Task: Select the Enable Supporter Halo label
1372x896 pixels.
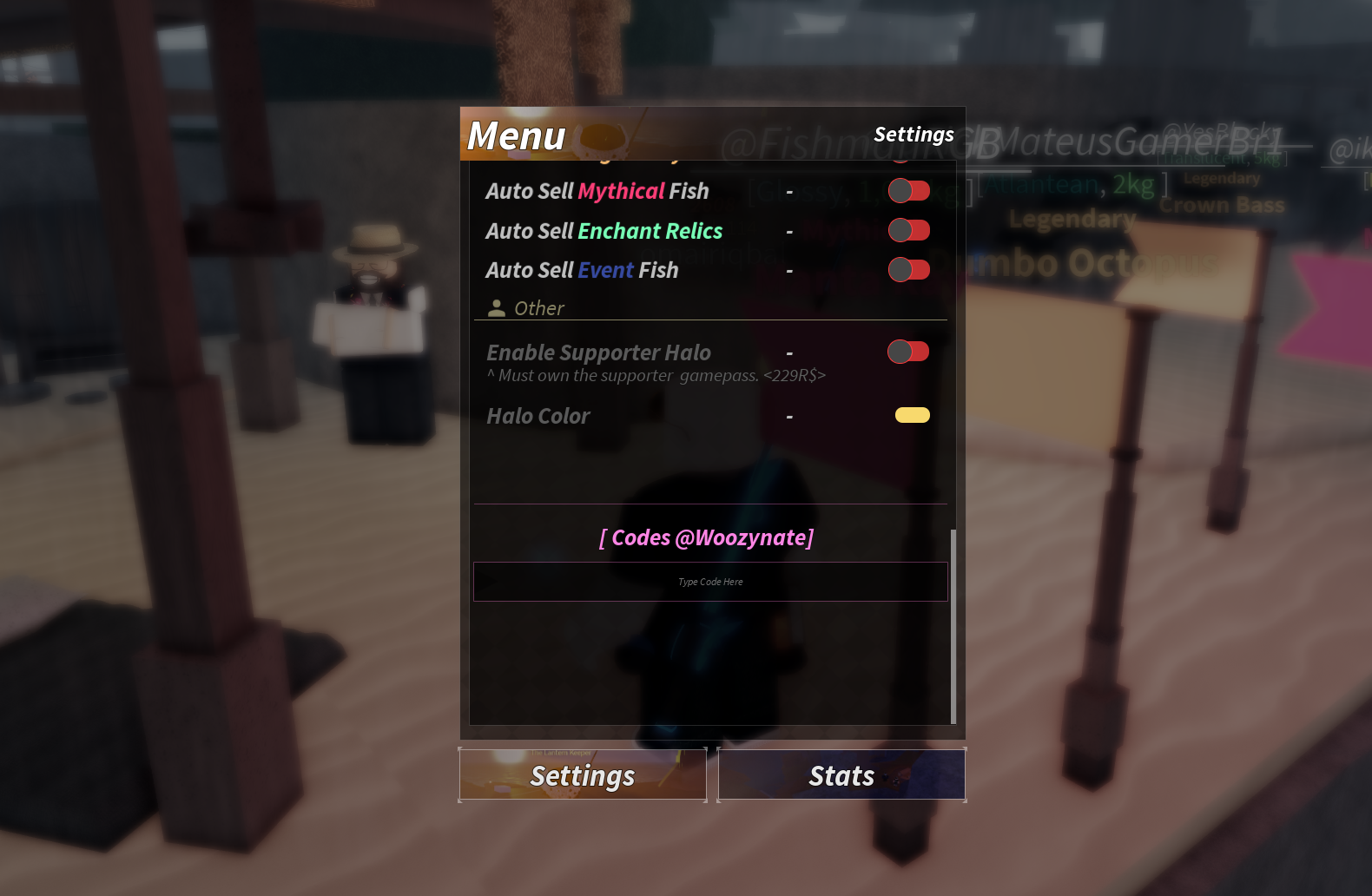Action: click(597, 352)
